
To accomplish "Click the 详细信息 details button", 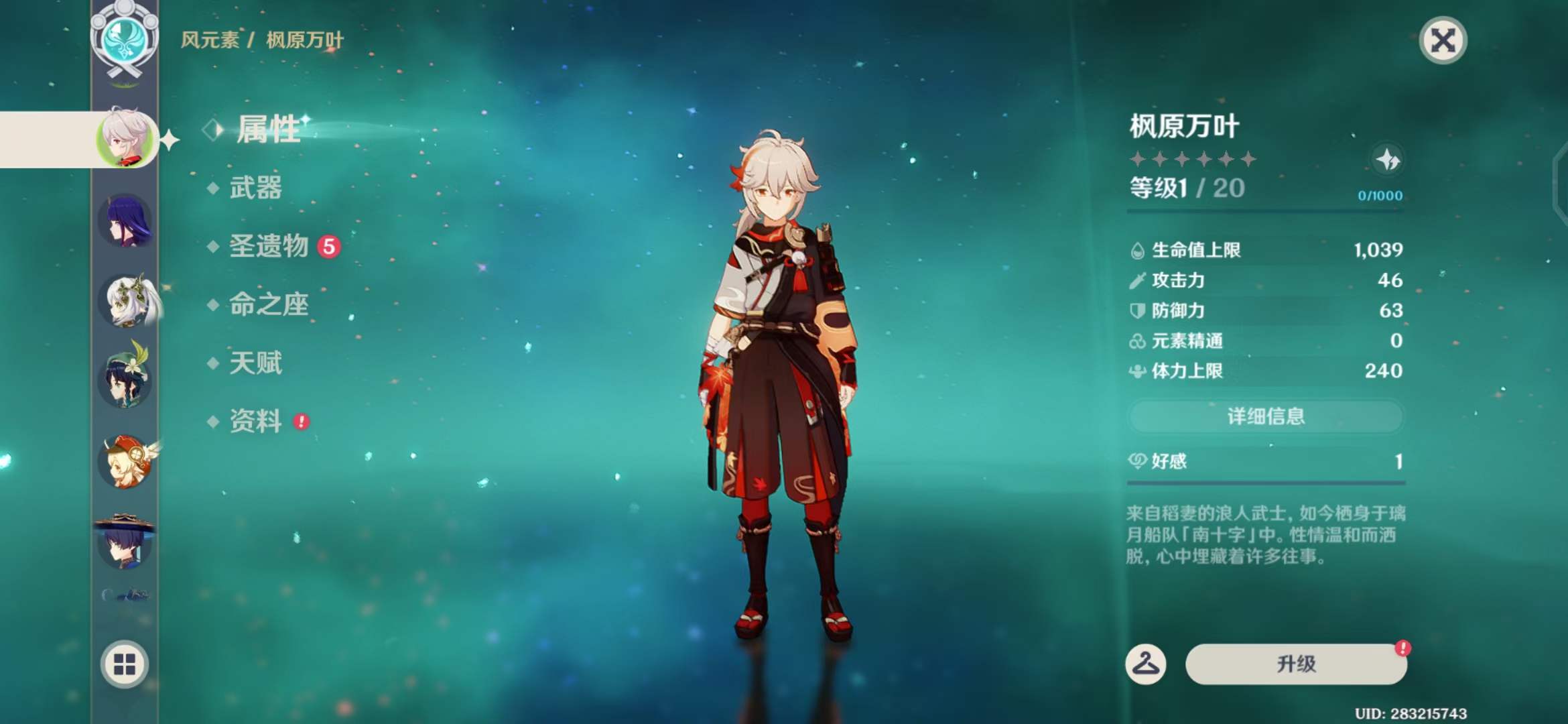I will coord(1265,416).
